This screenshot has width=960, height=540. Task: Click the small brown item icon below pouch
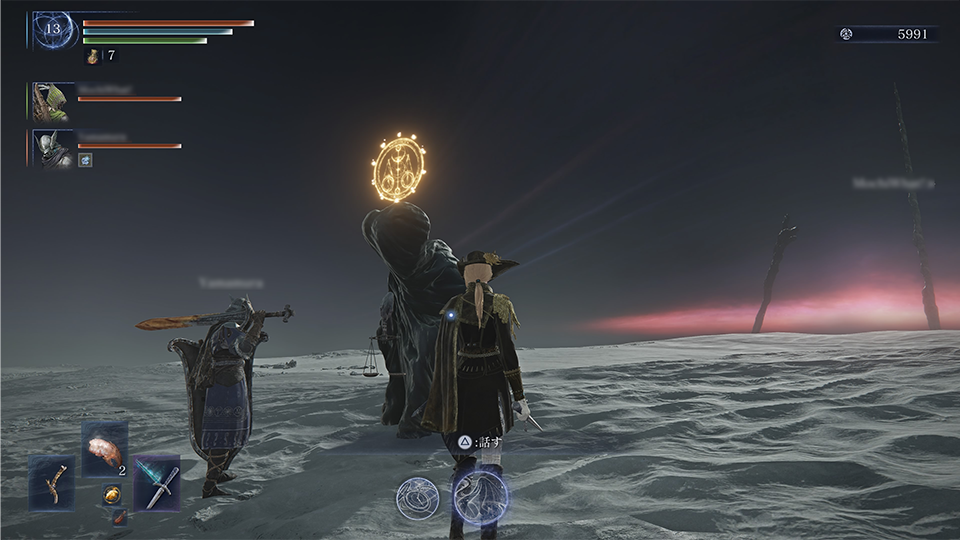[119, 517]
